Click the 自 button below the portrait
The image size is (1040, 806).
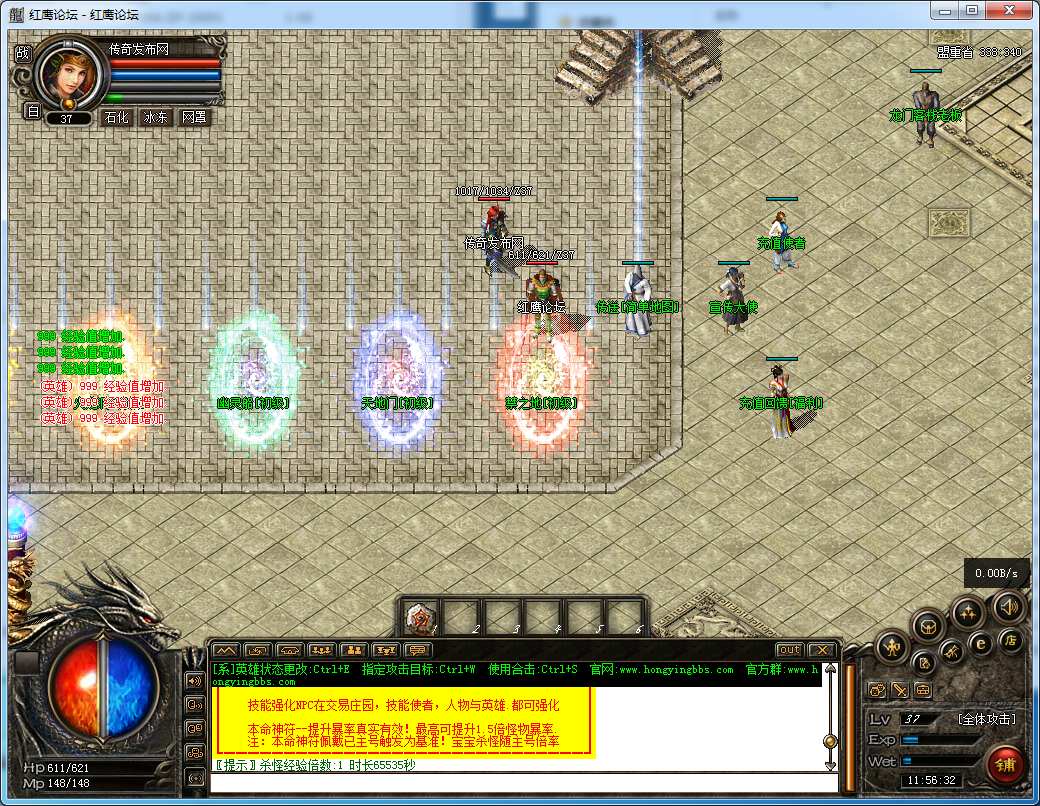pos(32,112)
